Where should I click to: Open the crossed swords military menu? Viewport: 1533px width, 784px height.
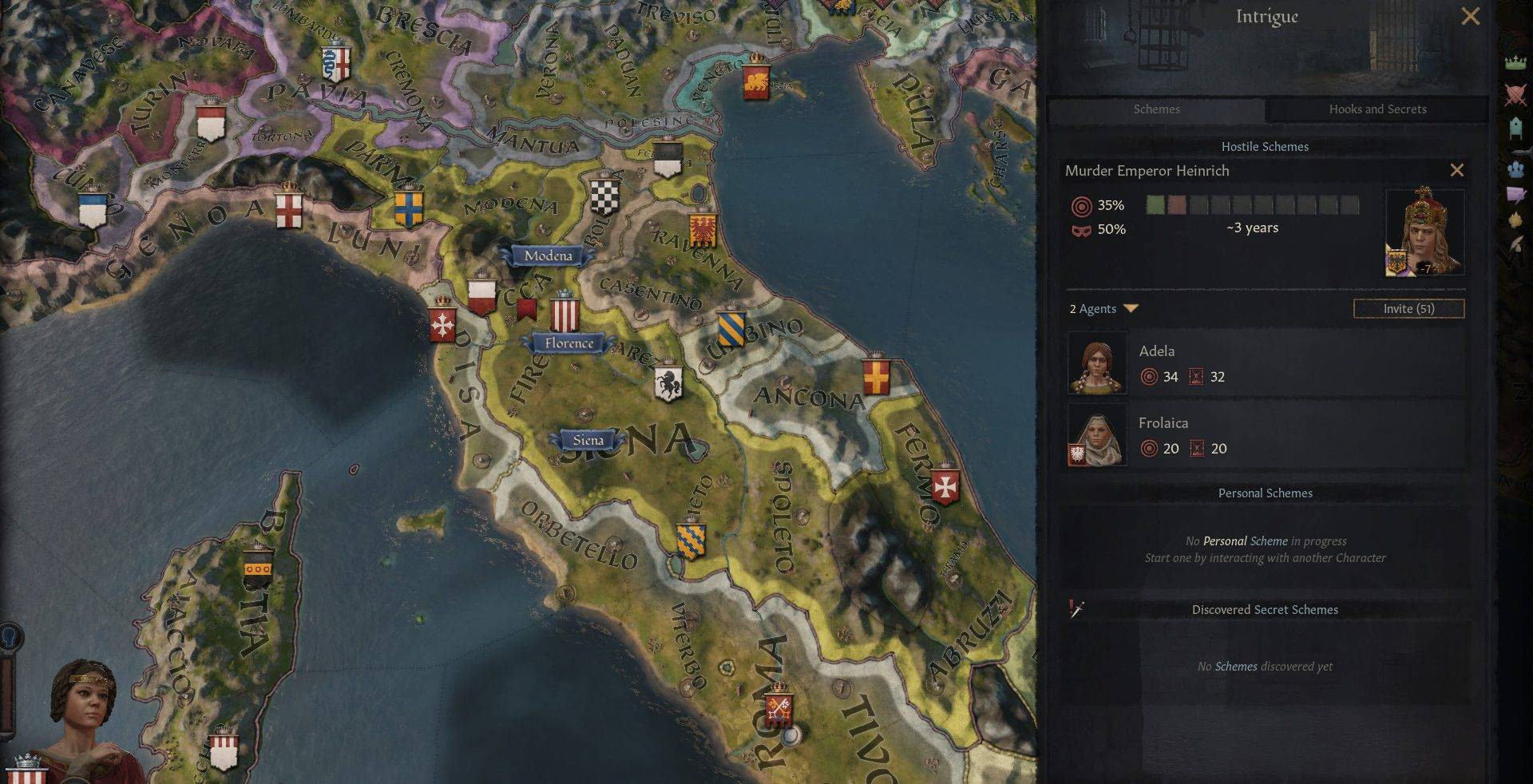(x=1515, y=95)
